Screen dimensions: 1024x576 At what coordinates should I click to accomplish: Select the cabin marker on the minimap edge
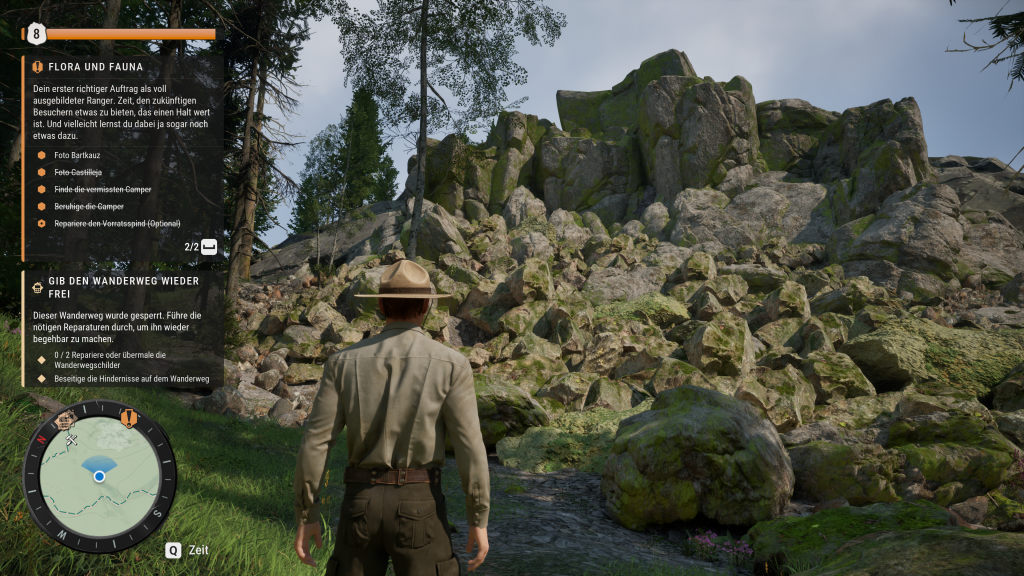65,418
